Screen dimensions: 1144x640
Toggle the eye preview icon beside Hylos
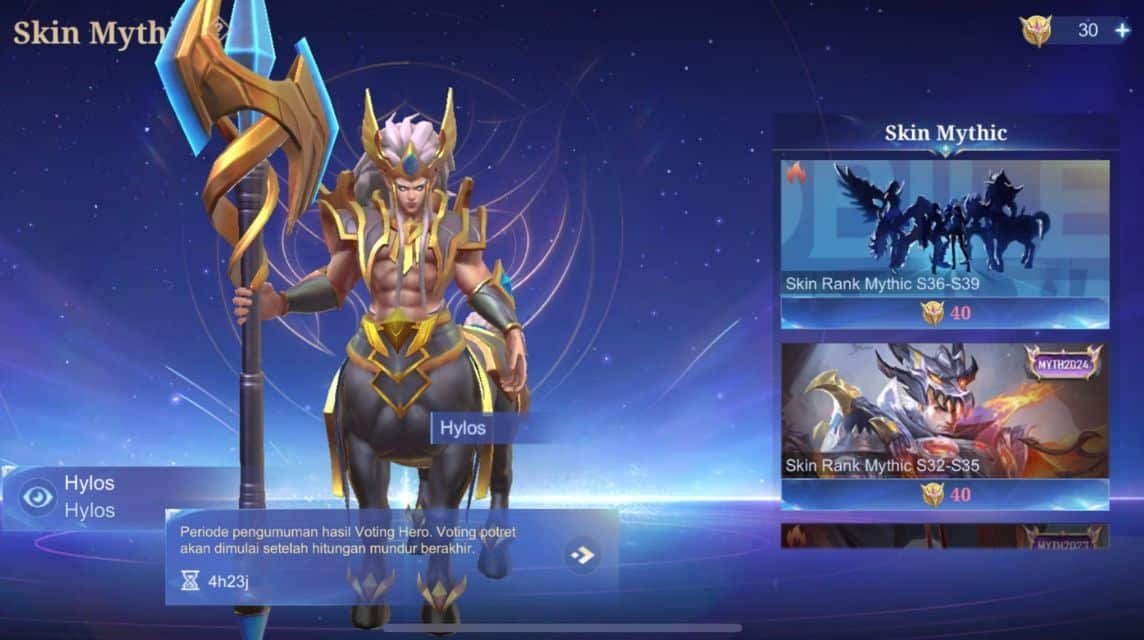[x=38, y=496]
